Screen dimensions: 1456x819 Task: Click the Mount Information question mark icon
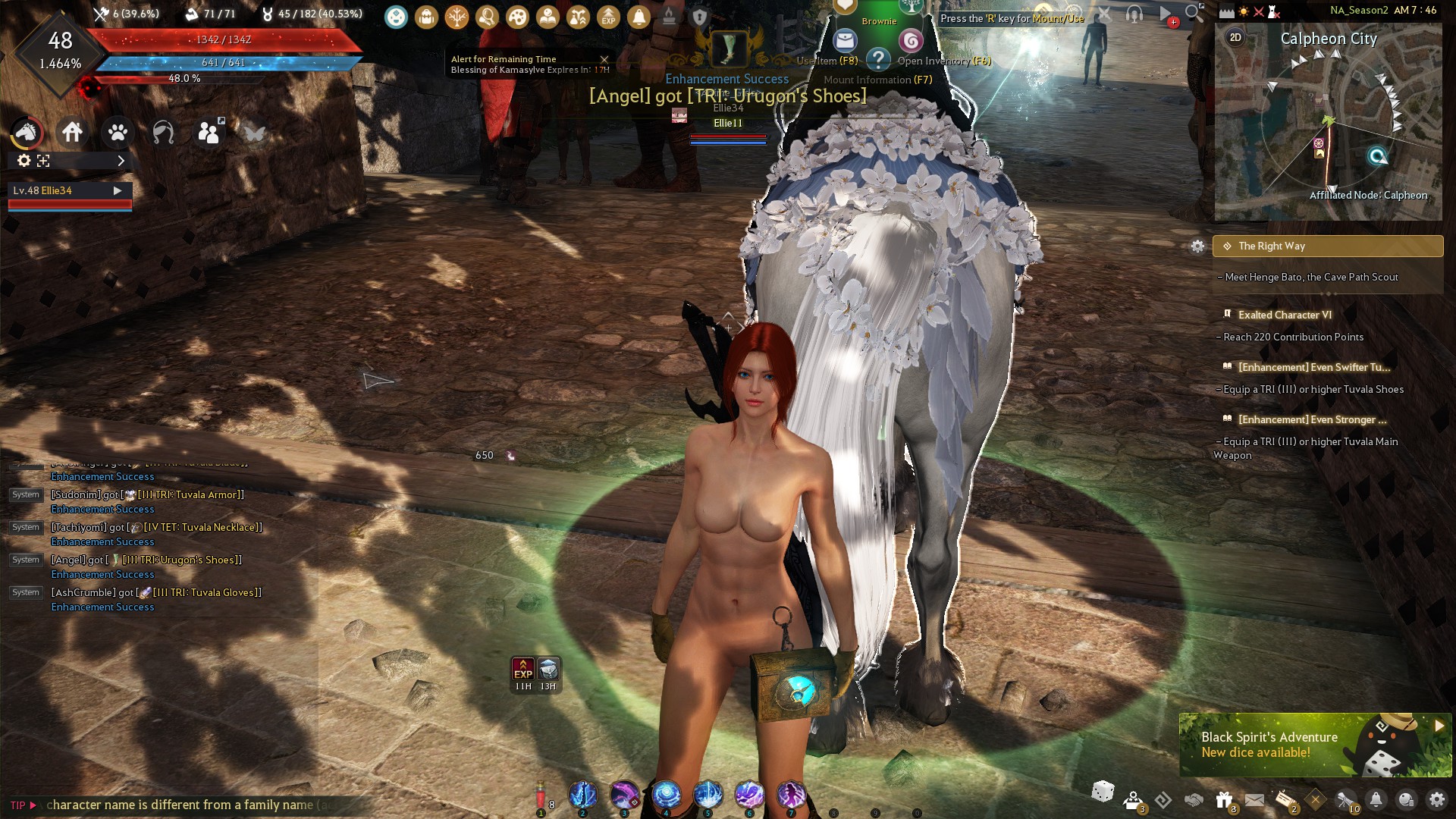[x=878, y=59]
